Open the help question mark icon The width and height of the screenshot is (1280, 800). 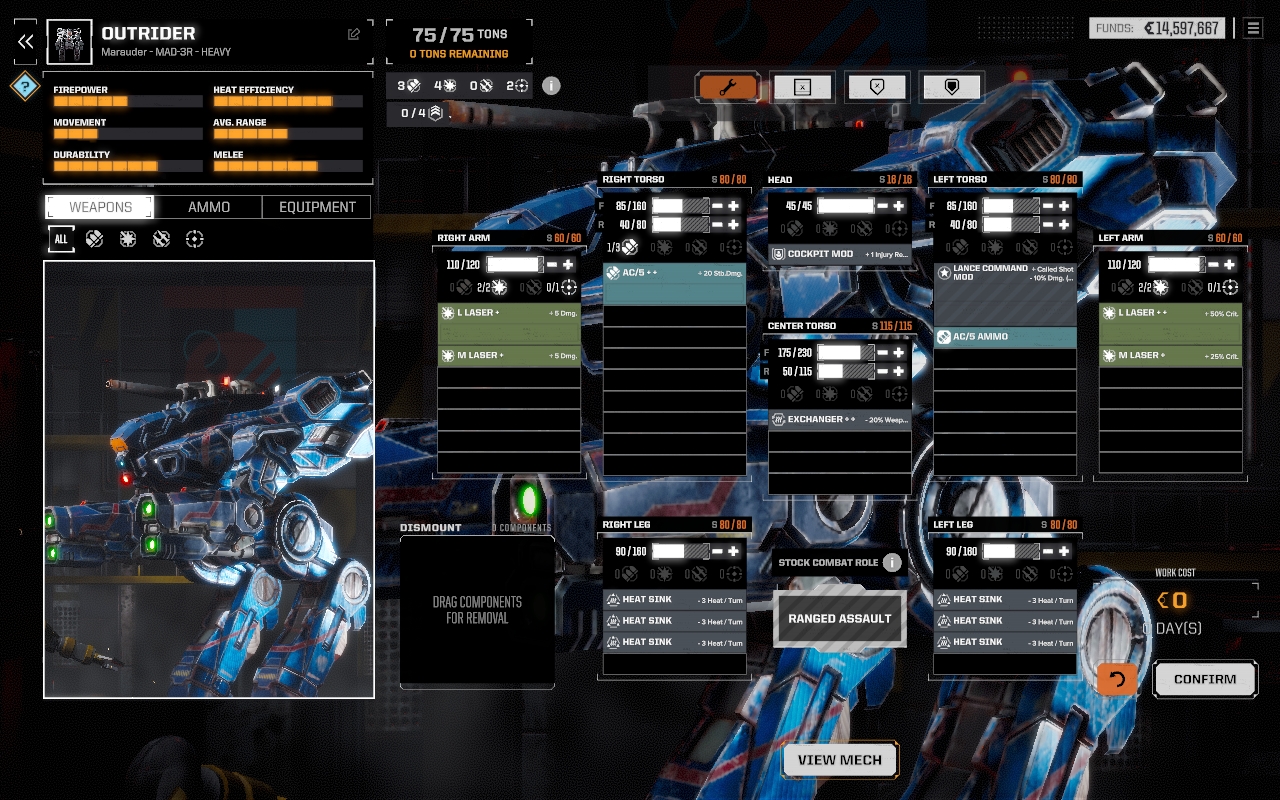[24, 86]
